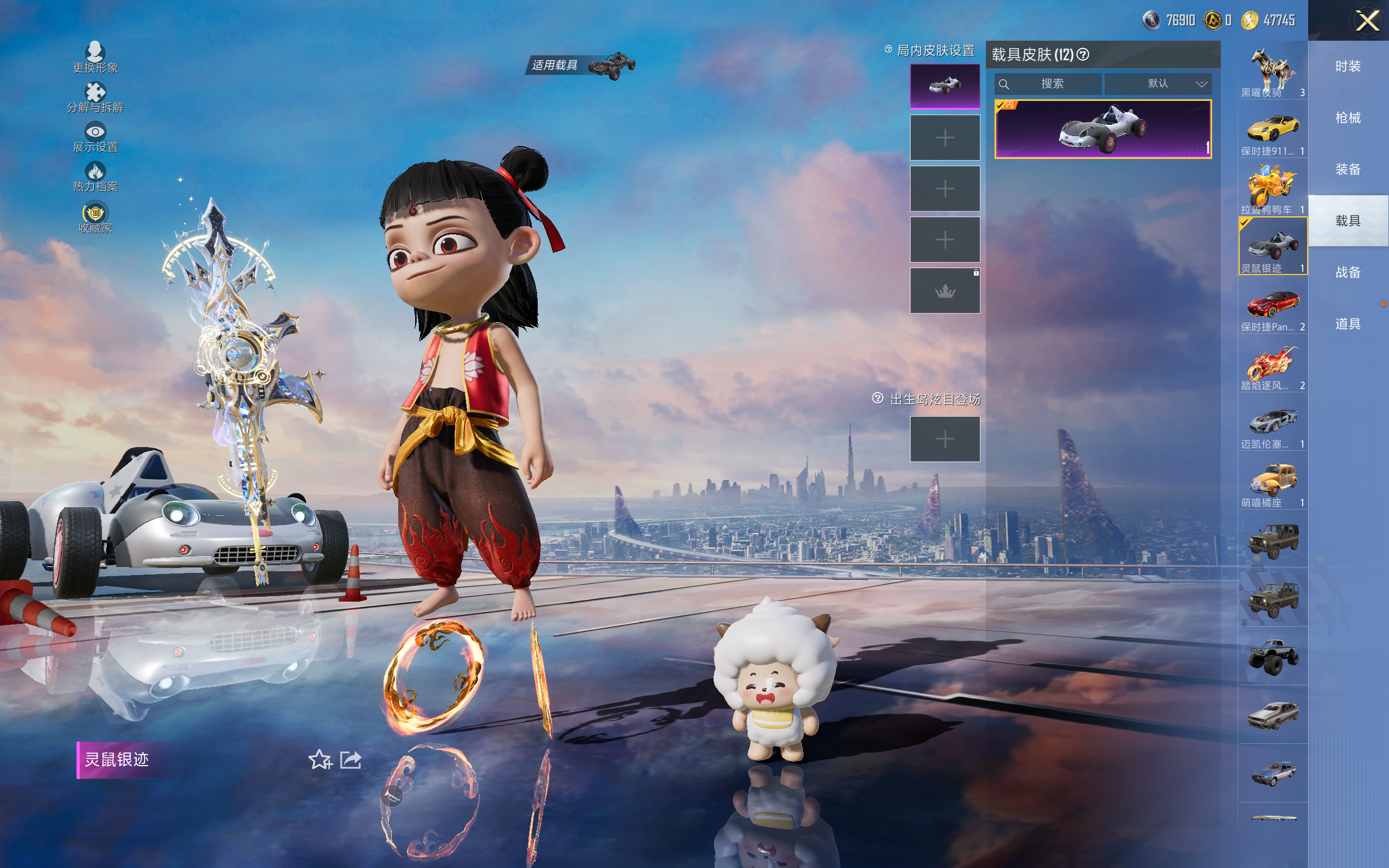
Task: Open the 道具 tab
Action: tap(1348, 324)
